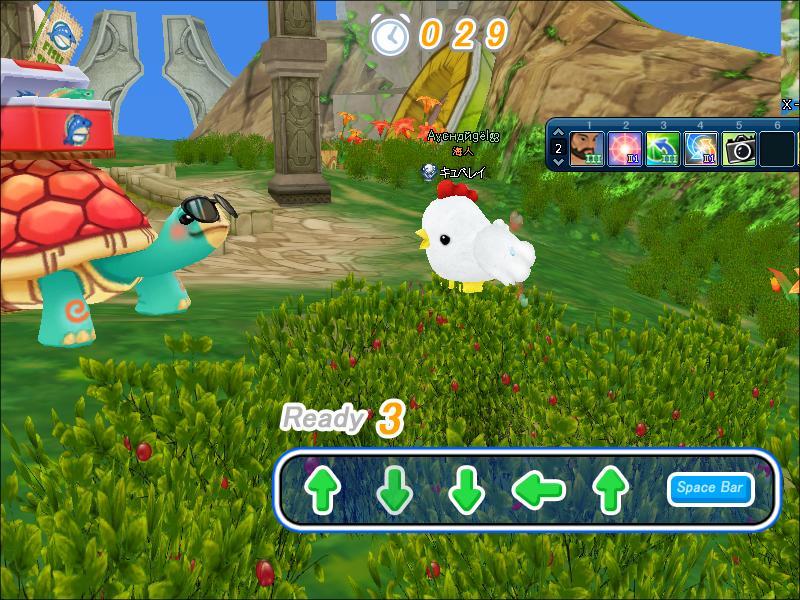Image resolution: width=800 pixels, height=600 pixels.
Task: Activate the blue curved arrow skill on green
Action: click(662, 149)
